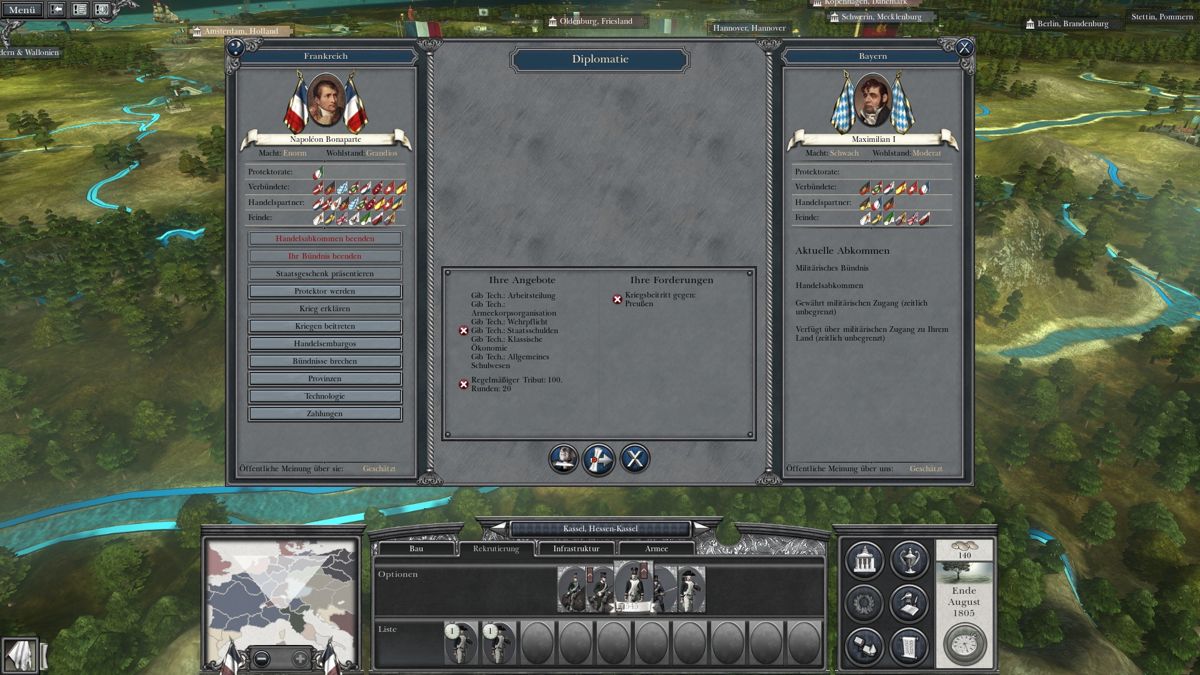
Task: Open Handelsembargos option
Action: tap(325, 344)
